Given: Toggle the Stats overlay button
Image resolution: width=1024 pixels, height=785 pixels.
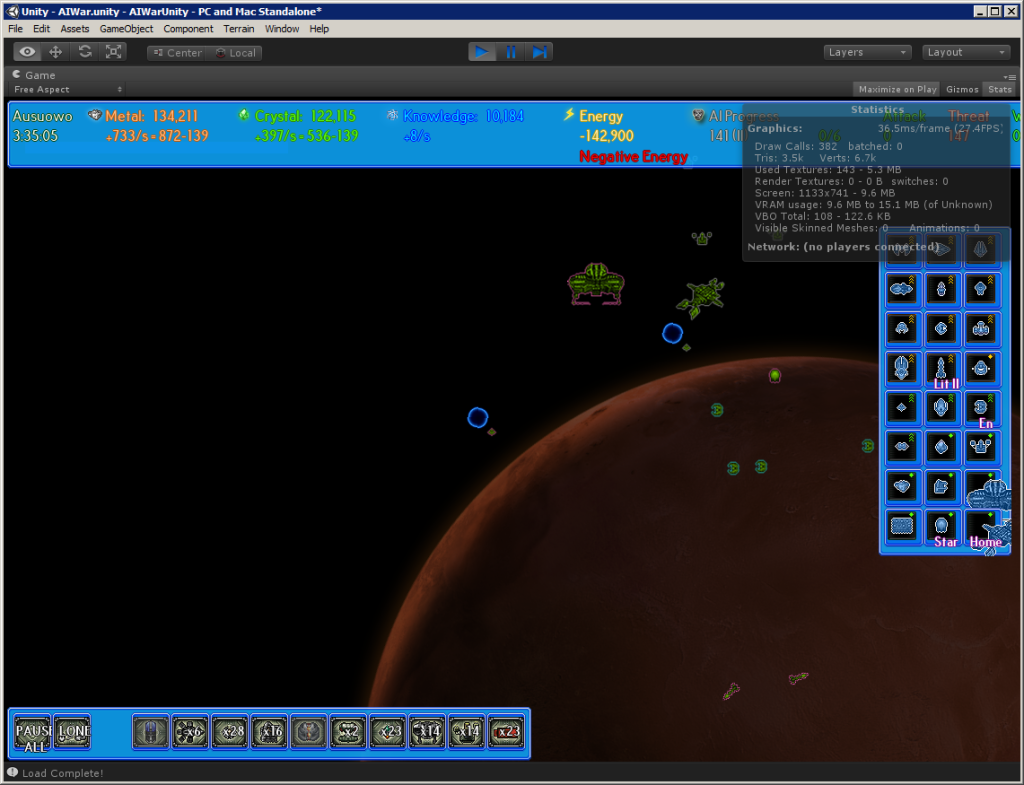Looking at the screenshot, I should [999, 89].
